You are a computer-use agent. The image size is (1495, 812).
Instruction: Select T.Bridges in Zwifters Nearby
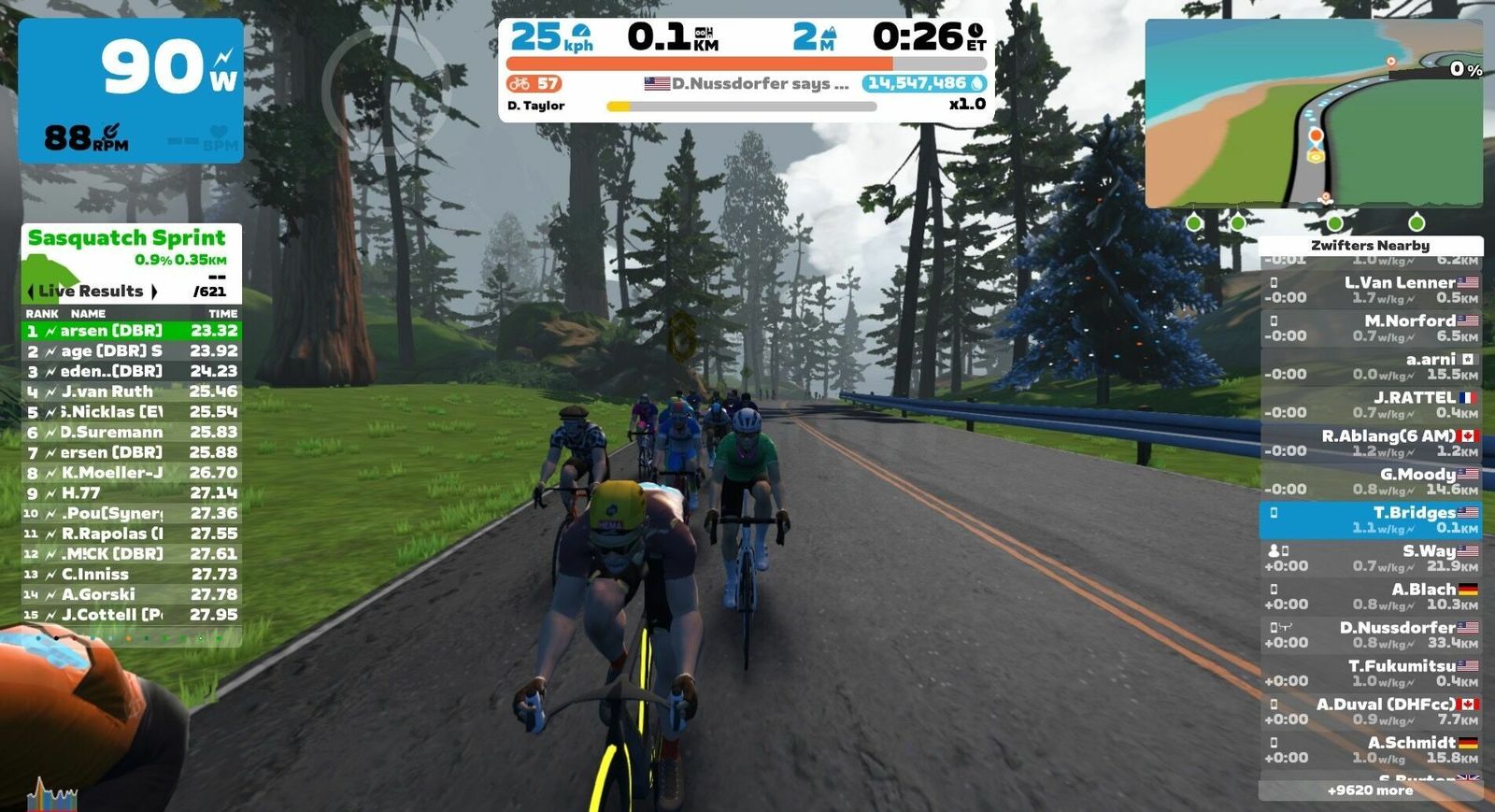(1370, 520)
